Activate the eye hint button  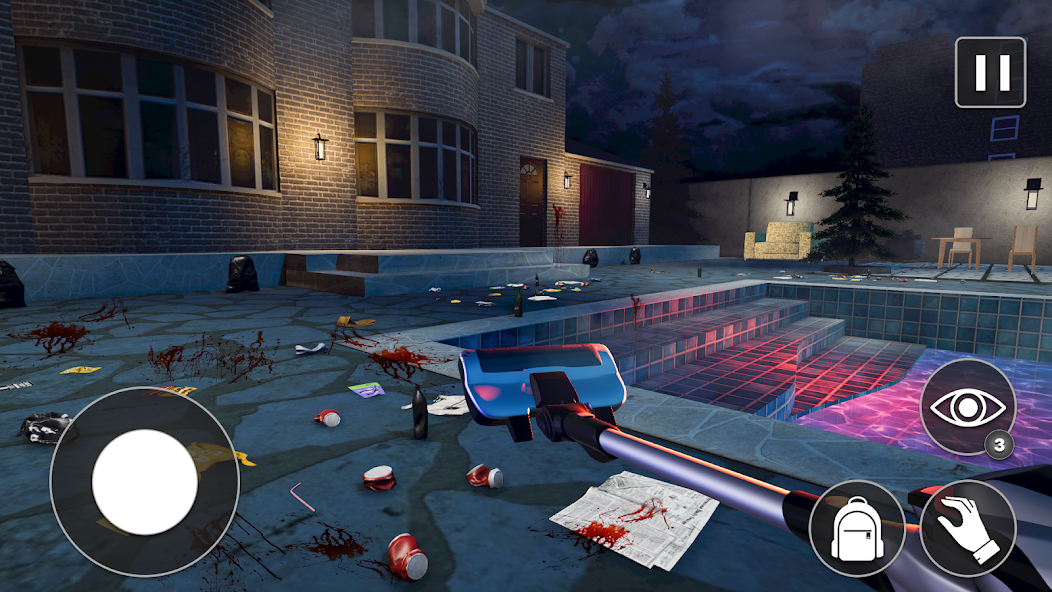[x=967, y=407]
